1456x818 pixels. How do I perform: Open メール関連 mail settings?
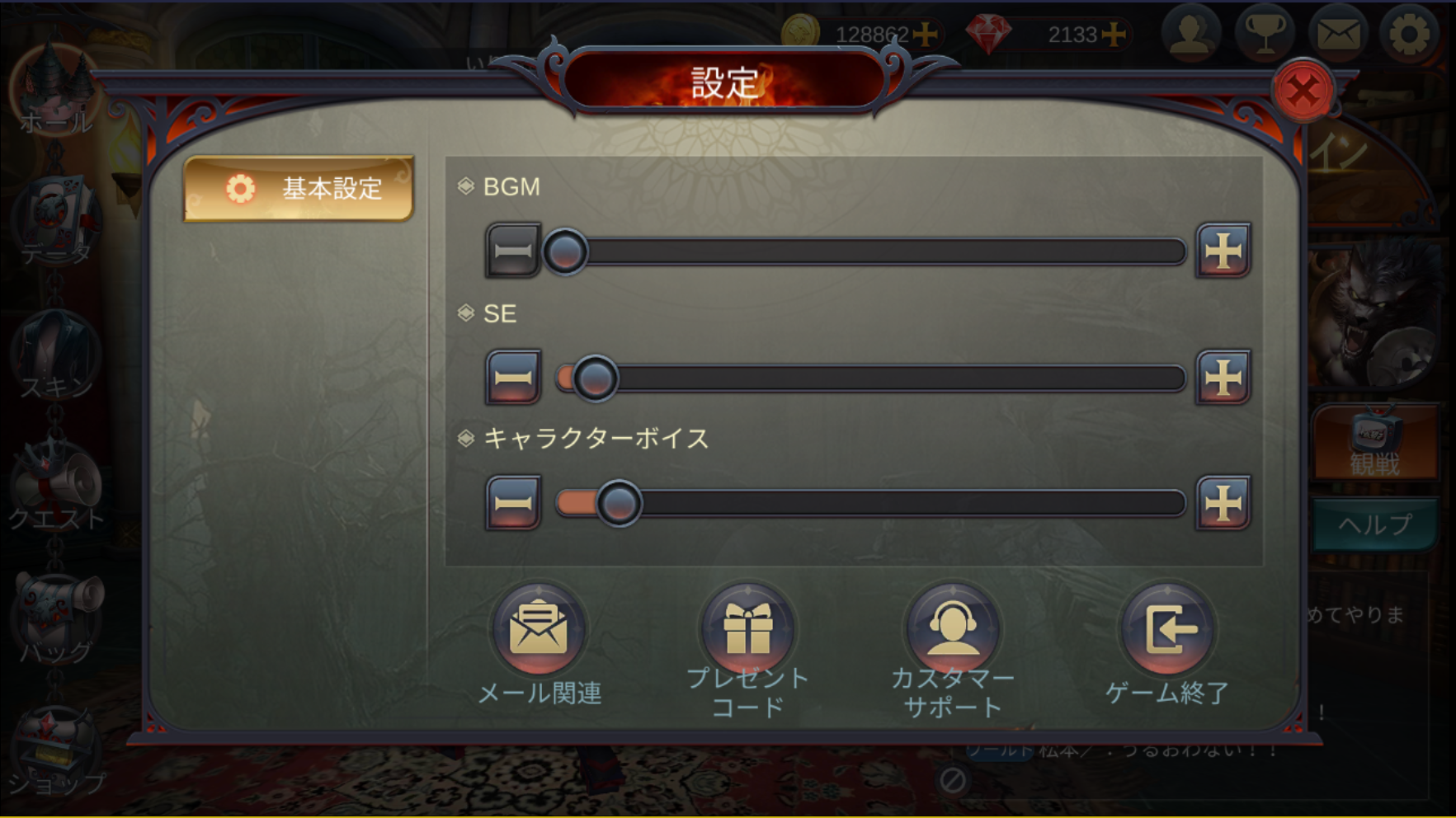click(x=539, y=630)
